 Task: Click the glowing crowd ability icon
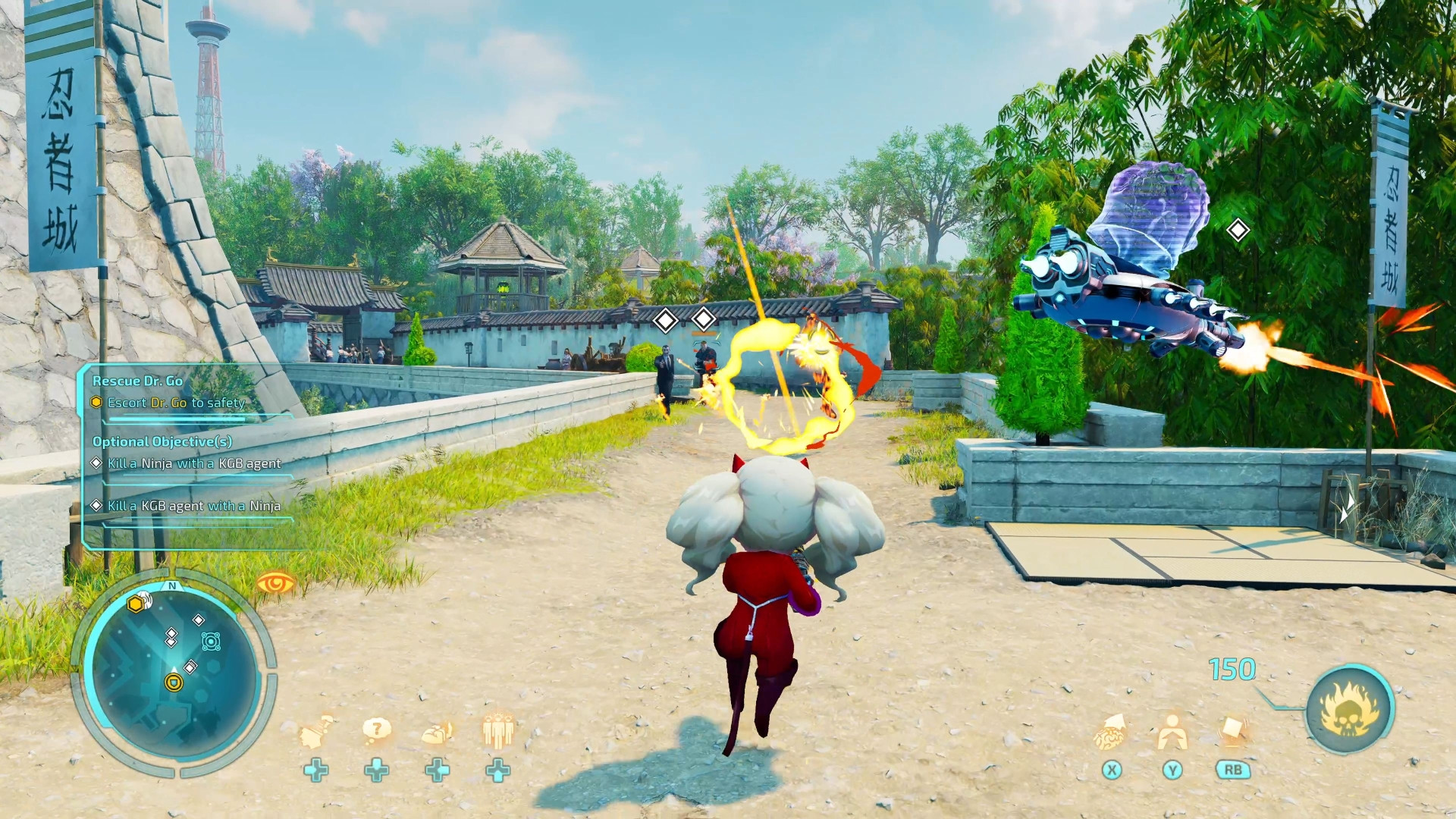(497, 730)
